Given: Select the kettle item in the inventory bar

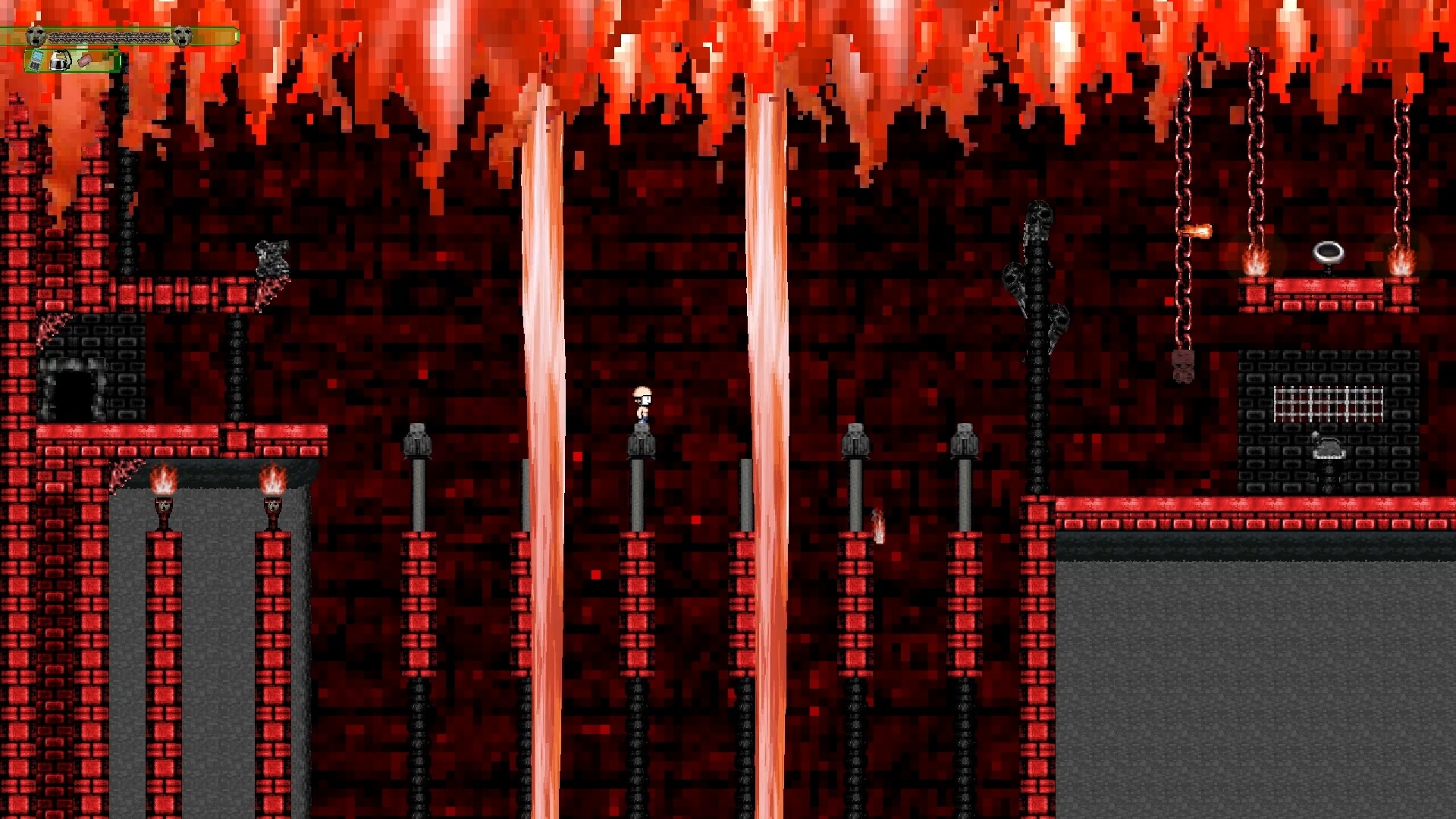Looking at the screenshot, I should (x=60, y=61).
